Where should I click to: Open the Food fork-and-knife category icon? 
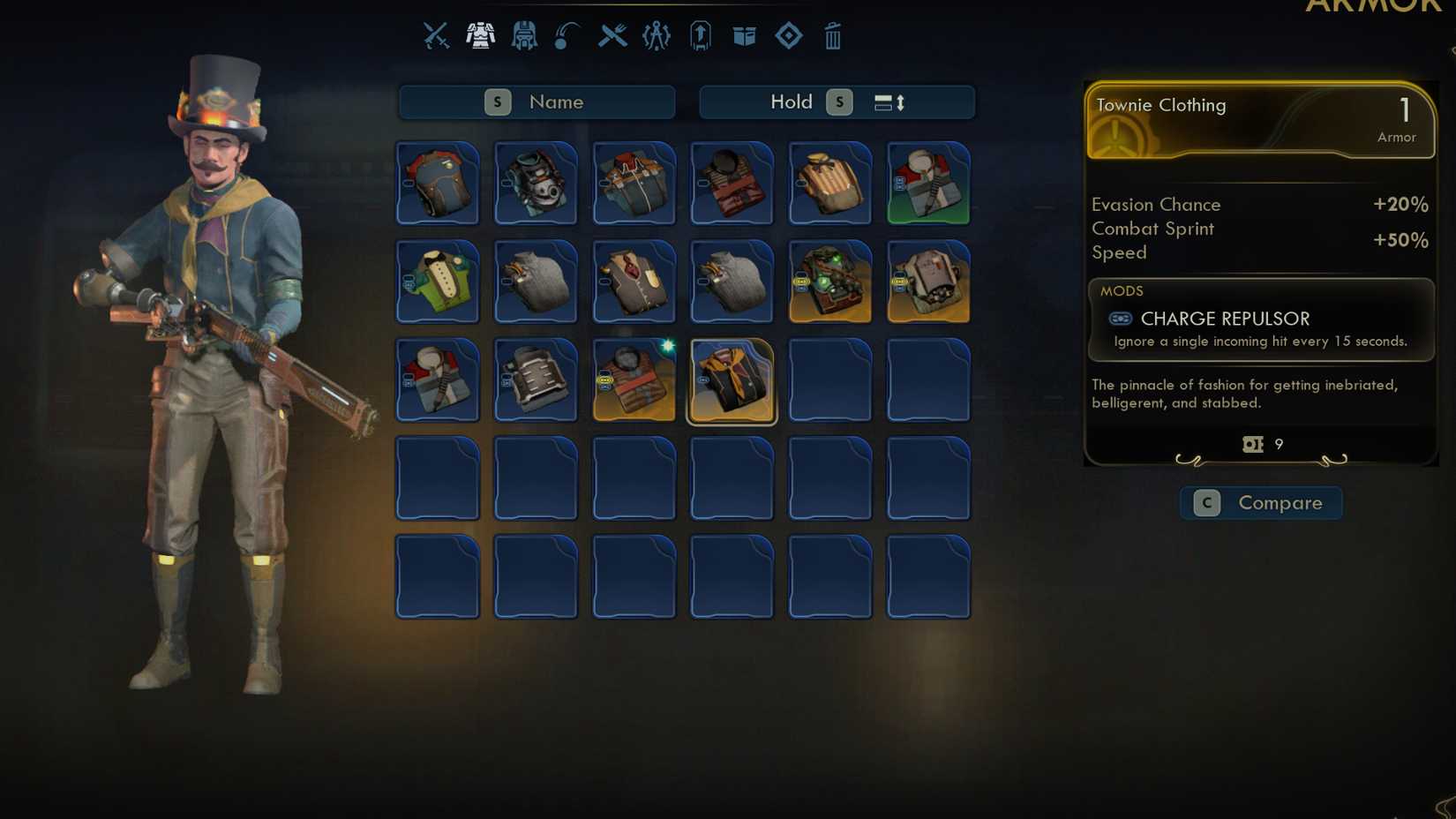[x=611, y=35]
